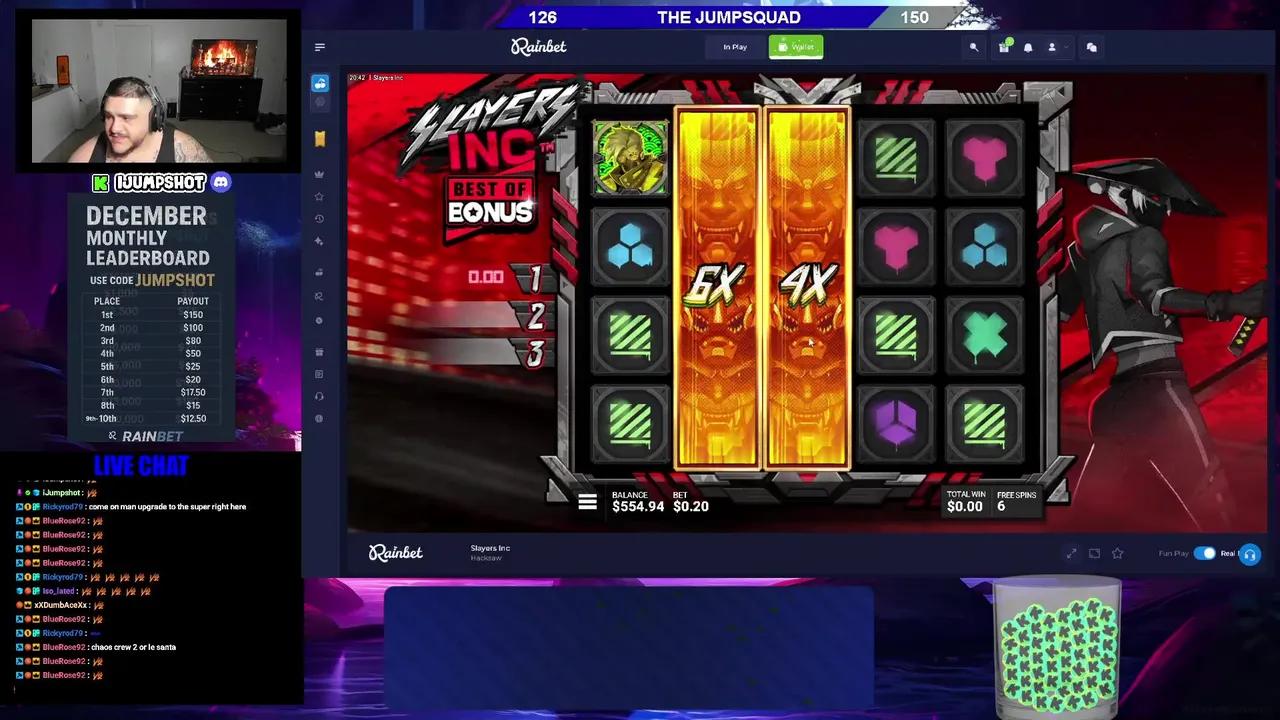The height and width of the screenshot is (720, 1280).
Task: Open the in-game hamburger menu next to Balance
Action: (587, 502)
